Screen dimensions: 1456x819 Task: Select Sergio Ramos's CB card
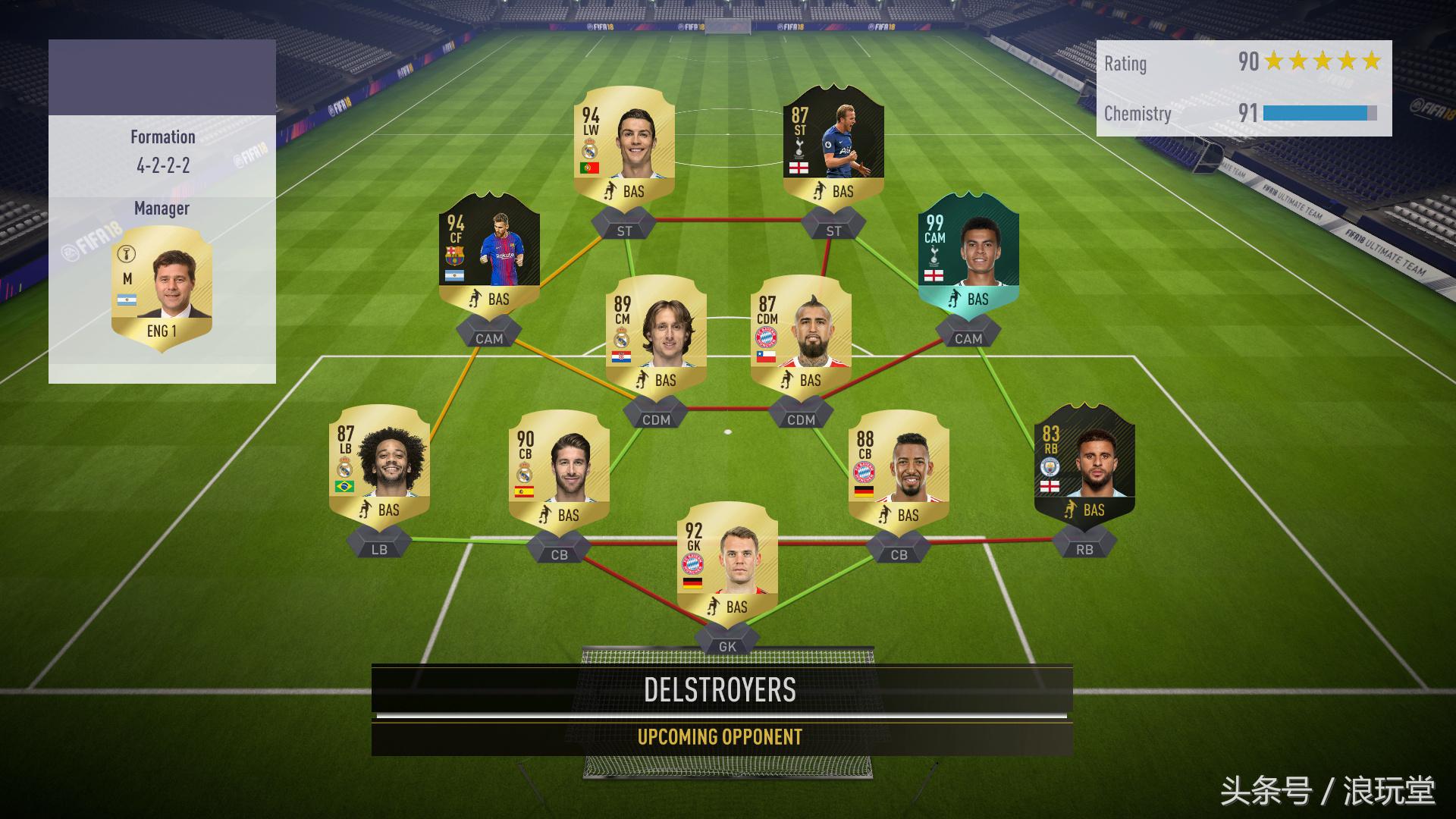[563, 466]
